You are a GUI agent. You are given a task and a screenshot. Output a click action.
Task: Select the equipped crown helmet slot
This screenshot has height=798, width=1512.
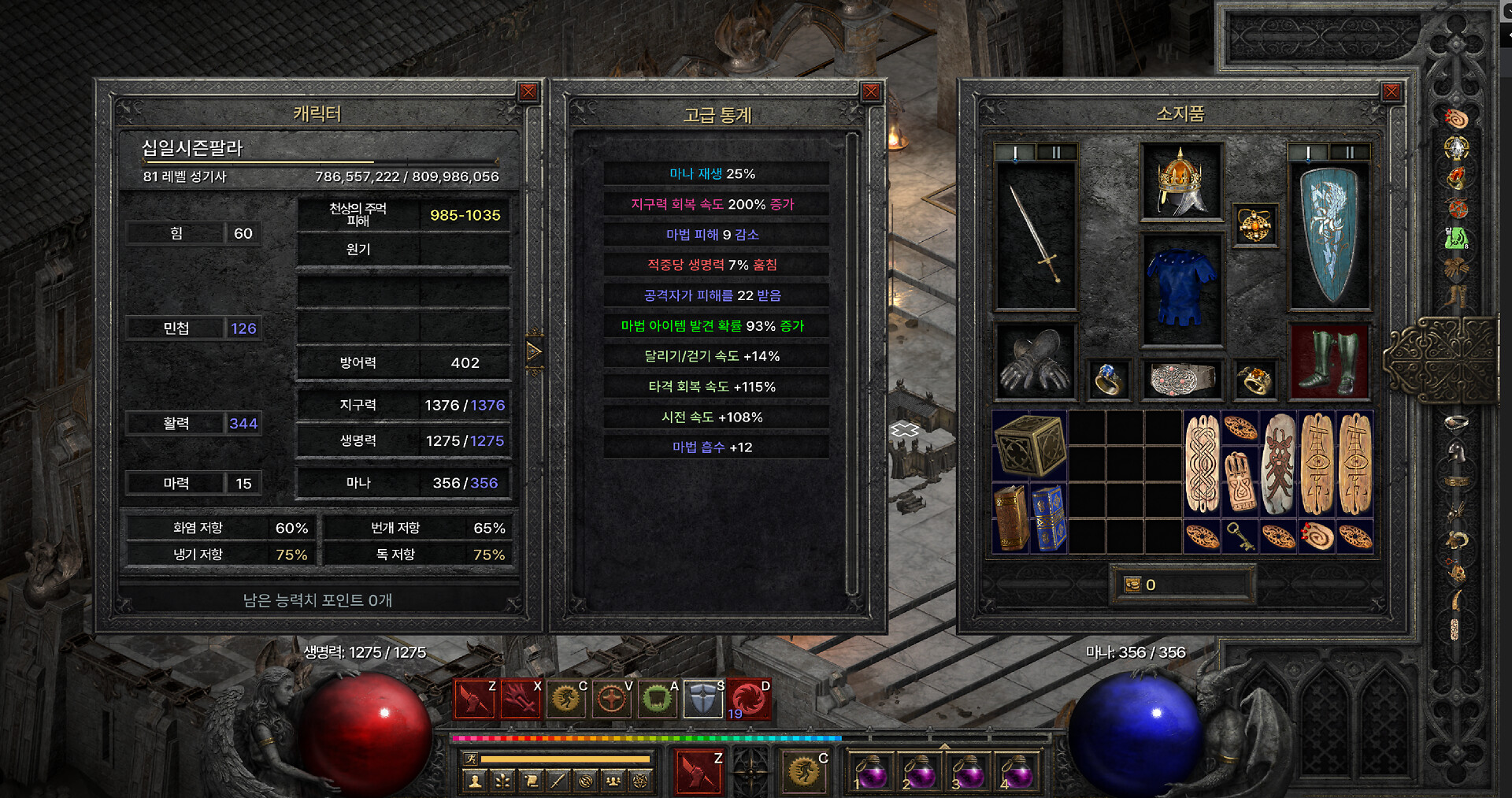coord(1181,181)
